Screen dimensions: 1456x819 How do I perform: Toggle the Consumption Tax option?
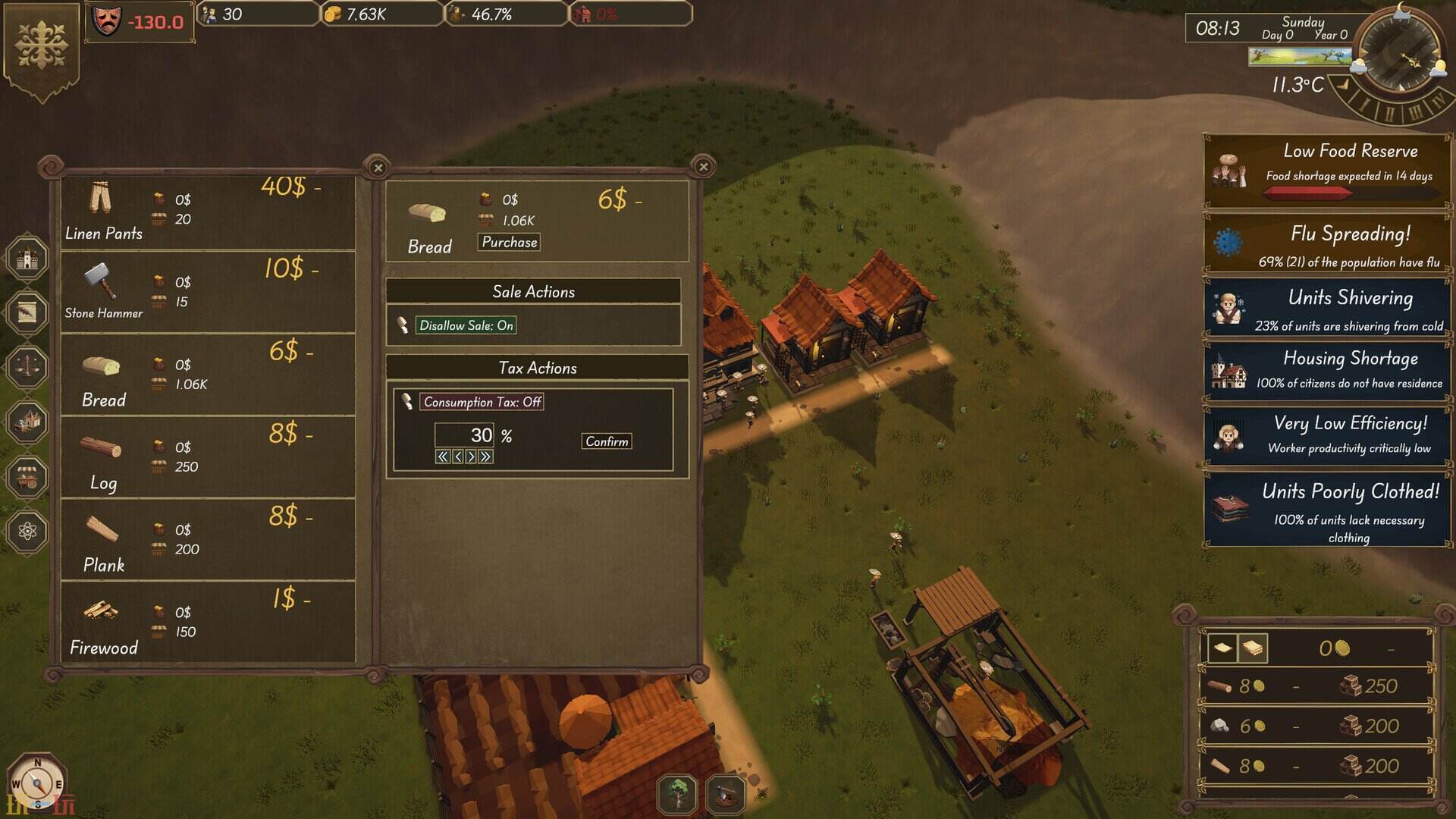pos(482,402)
